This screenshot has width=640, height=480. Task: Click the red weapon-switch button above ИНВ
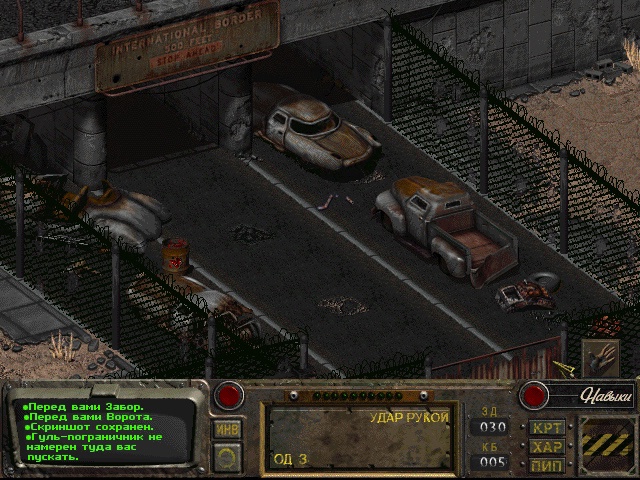pos(230,395)
